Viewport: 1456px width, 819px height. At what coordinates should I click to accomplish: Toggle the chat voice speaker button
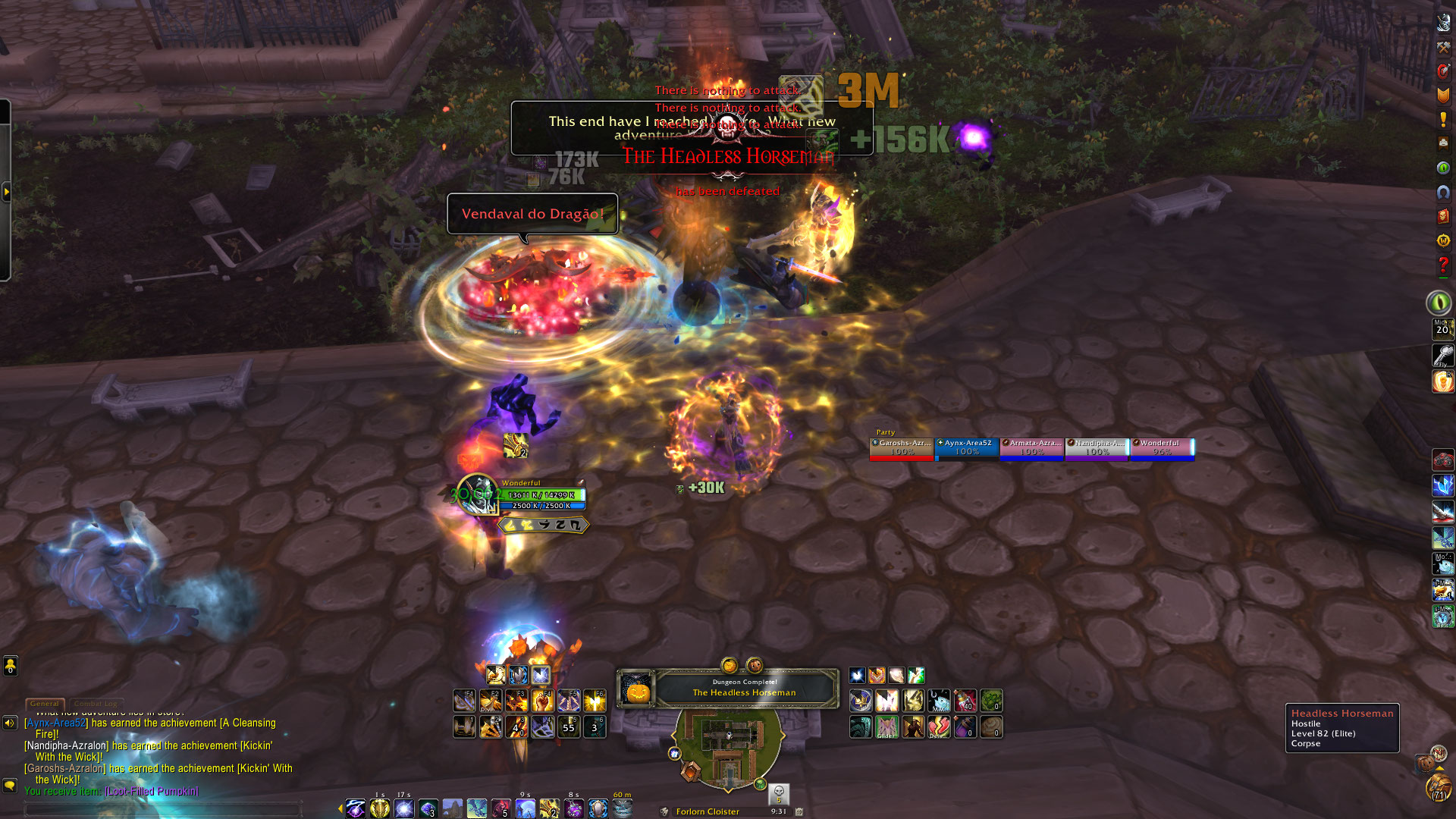coord(10,723)
